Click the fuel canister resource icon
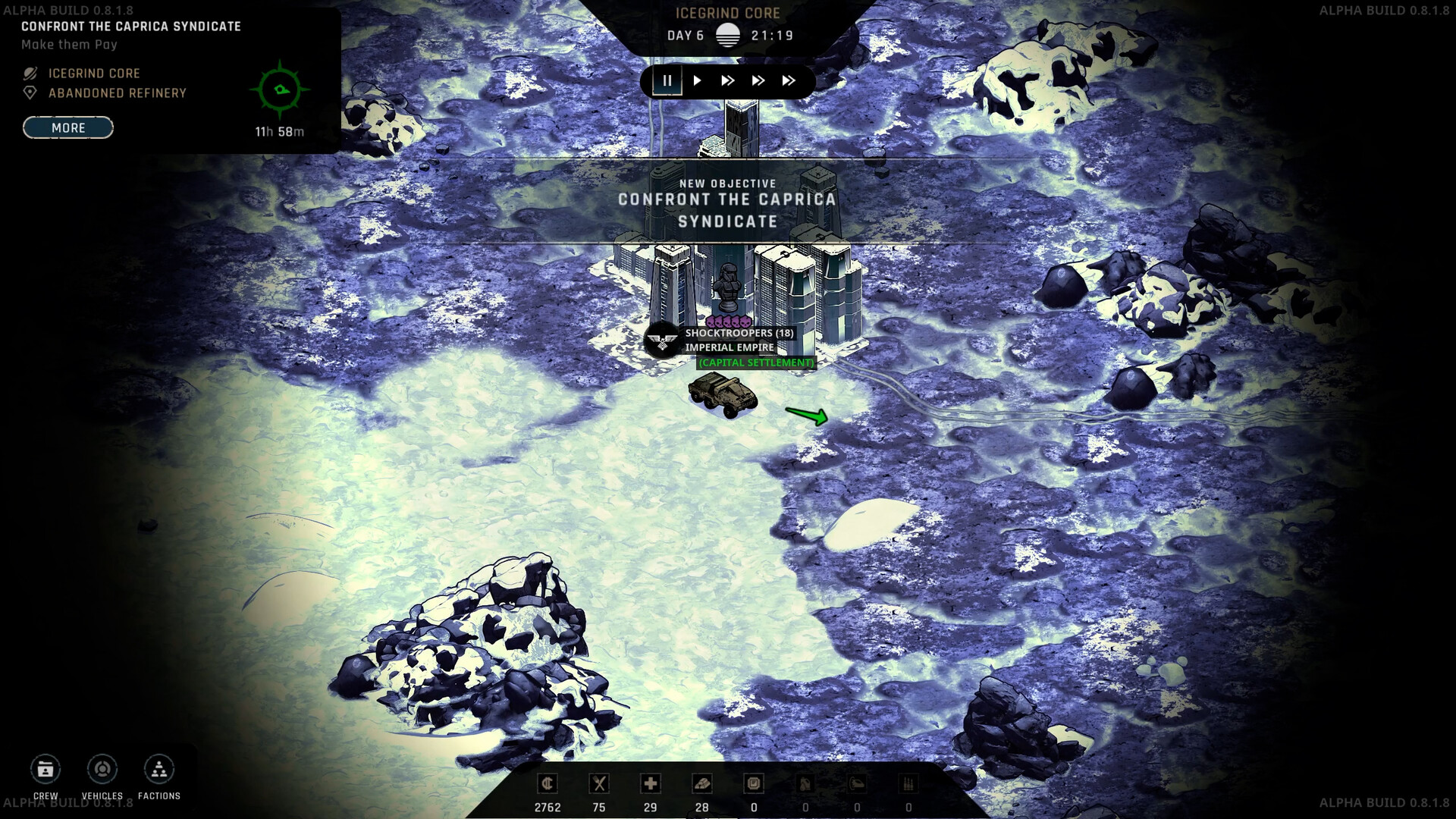The image size is (1456, 819). [805, 783]
